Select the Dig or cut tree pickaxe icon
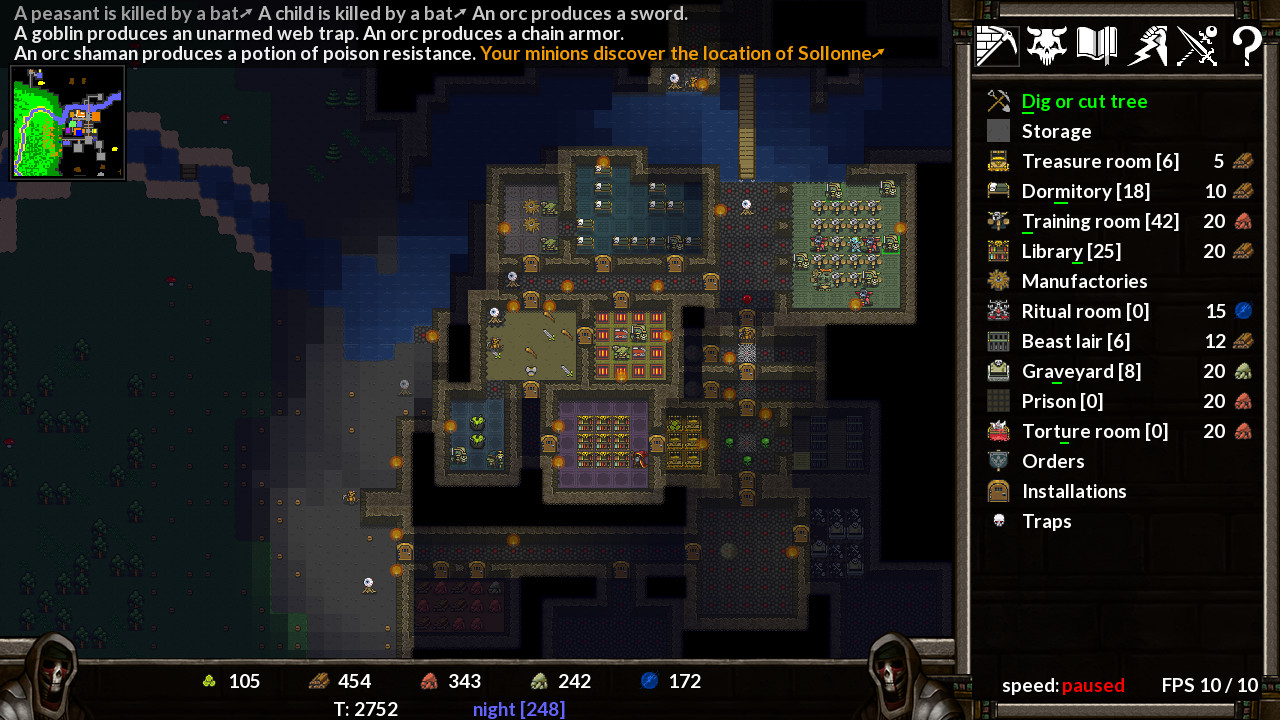 click(x=997, y=100)
